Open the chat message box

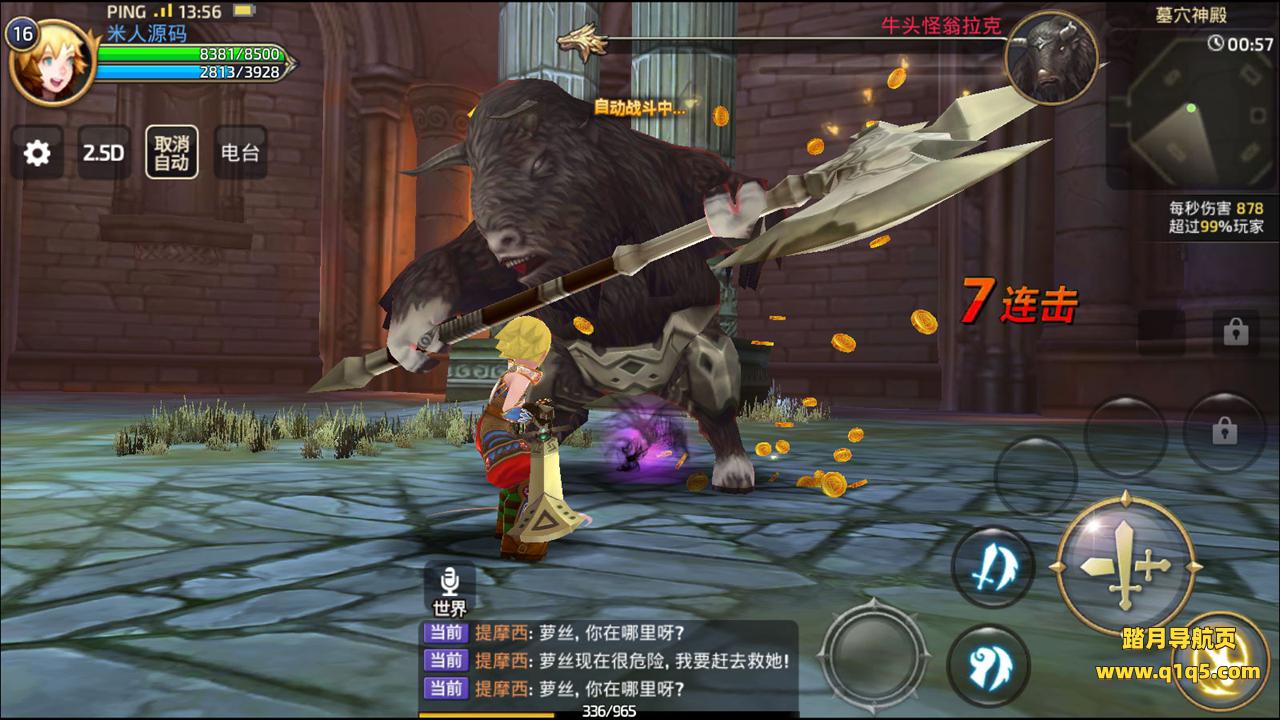pyautogui.click(x=608, y=661)
